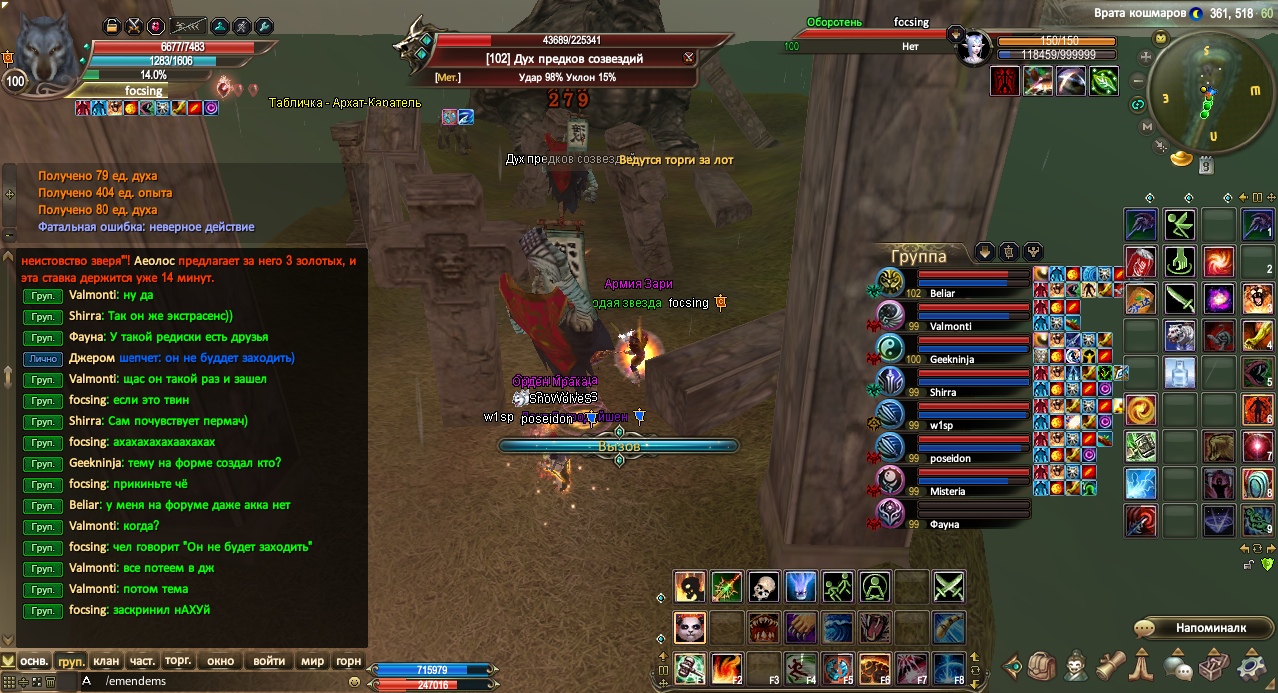
Task: Open the мир chat channel tab
Action: (313, 661)
